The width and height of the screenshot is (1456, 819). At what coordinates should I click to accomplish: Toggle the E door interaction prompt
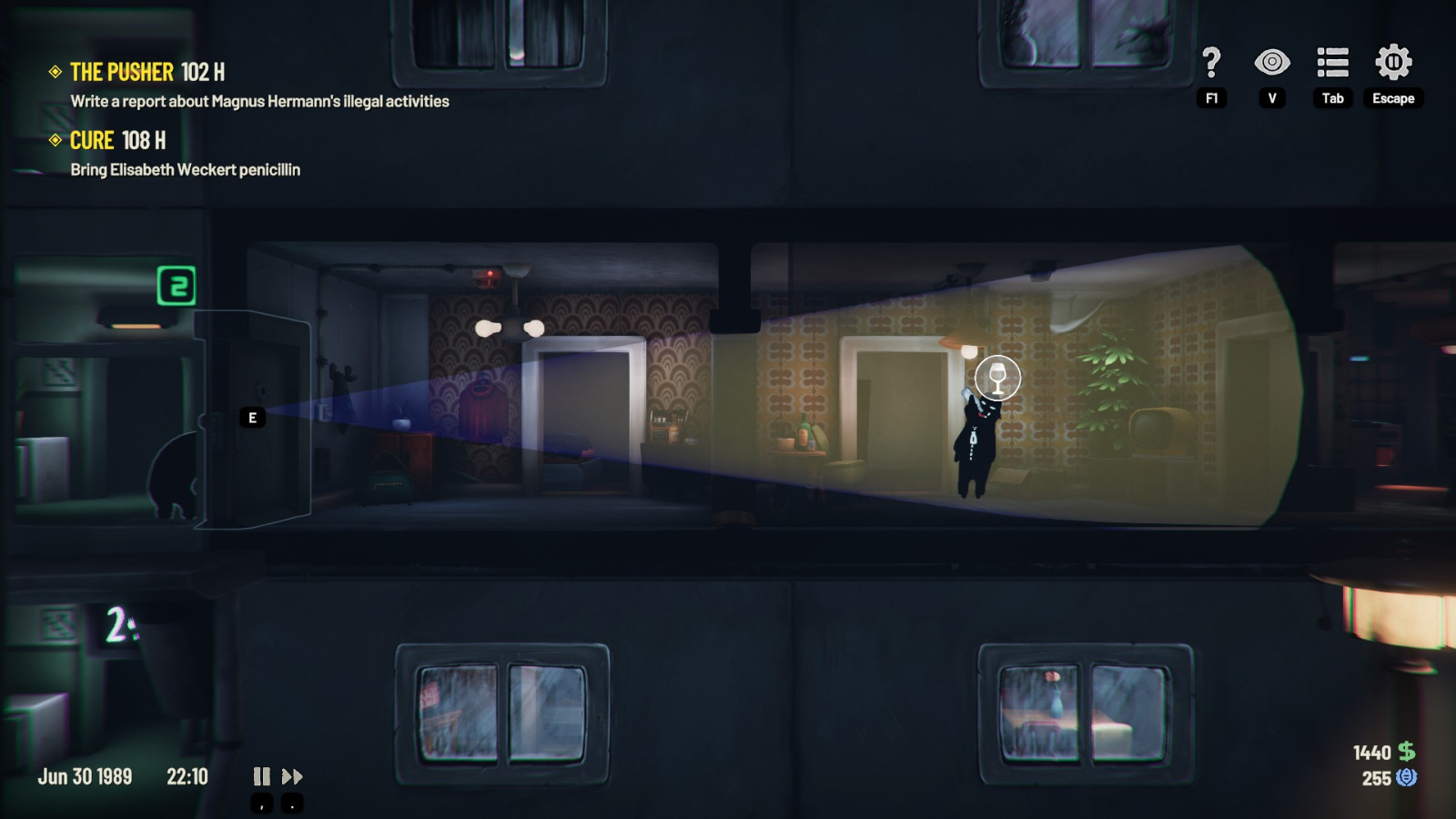pos(251,418)
